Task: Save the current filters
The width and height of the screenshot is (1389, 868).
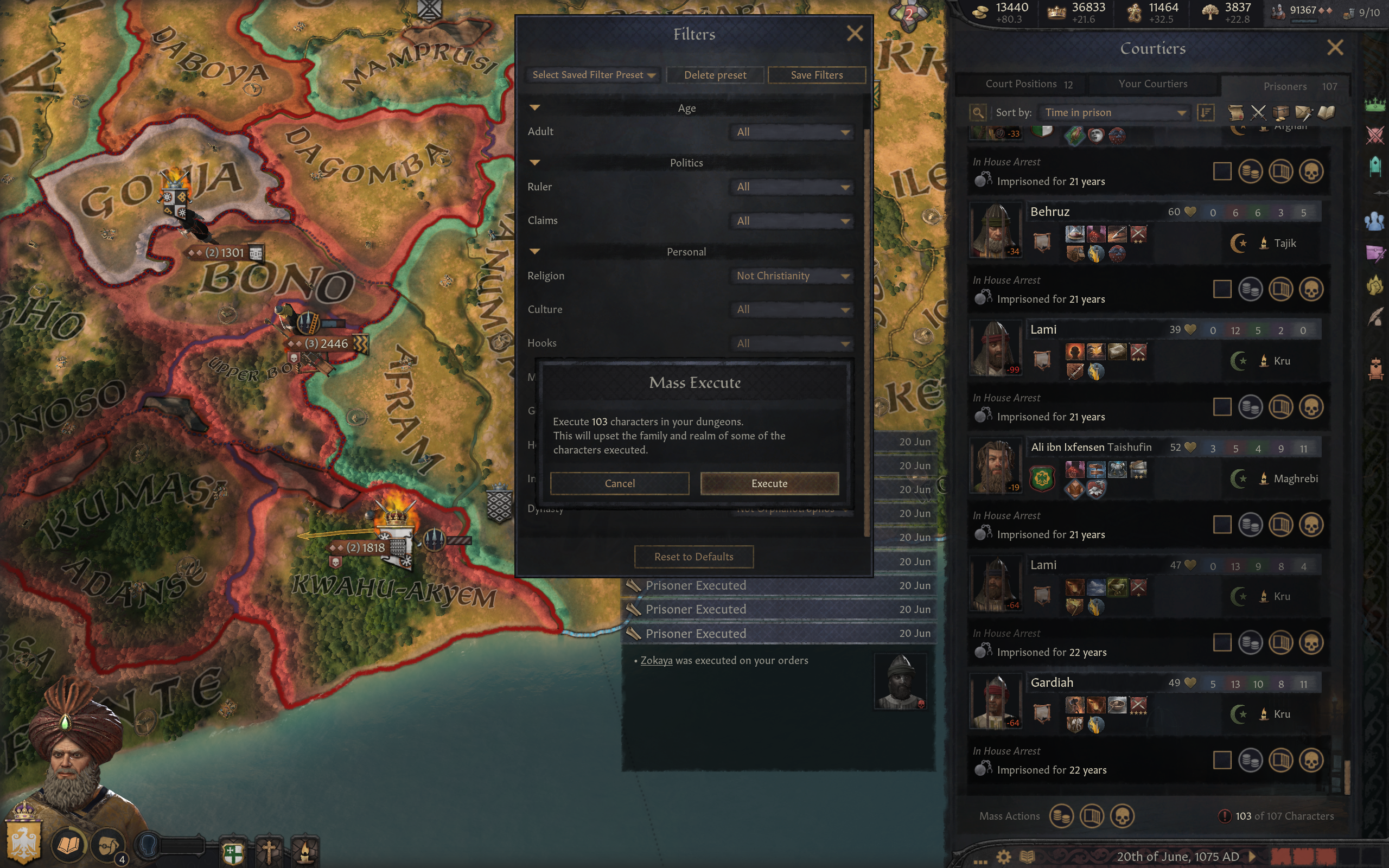Action: point(816,75)
